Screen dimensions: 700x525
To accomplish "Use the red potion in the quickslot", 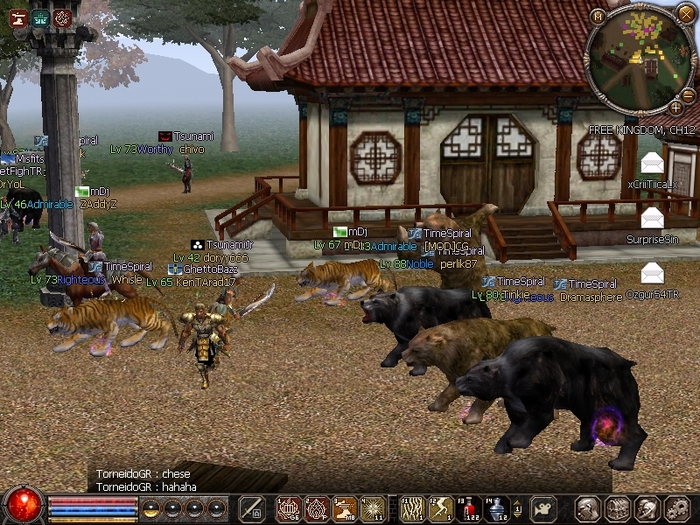I will point(468,508).
